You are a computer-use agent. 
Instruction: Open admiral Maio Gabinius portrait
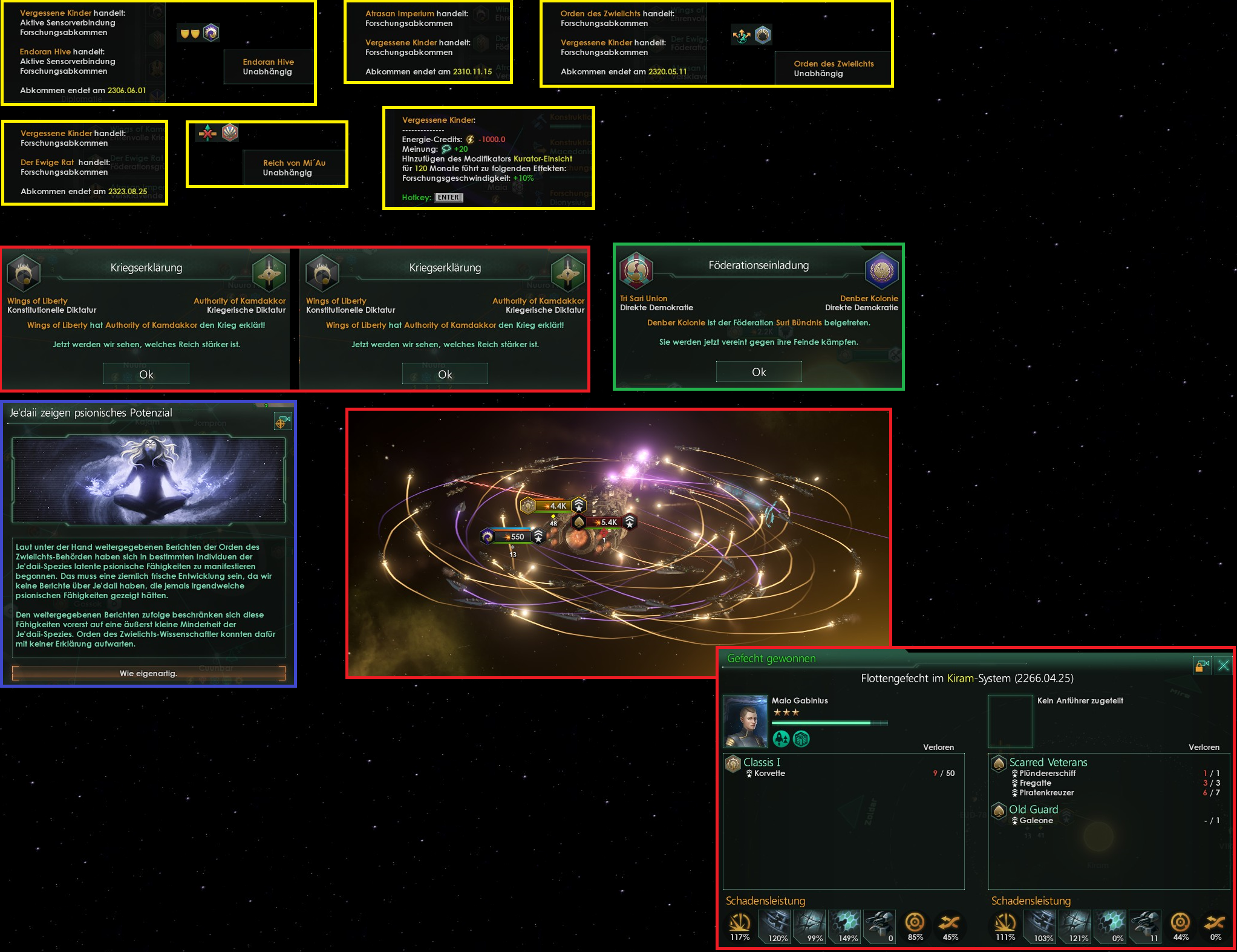745,721
